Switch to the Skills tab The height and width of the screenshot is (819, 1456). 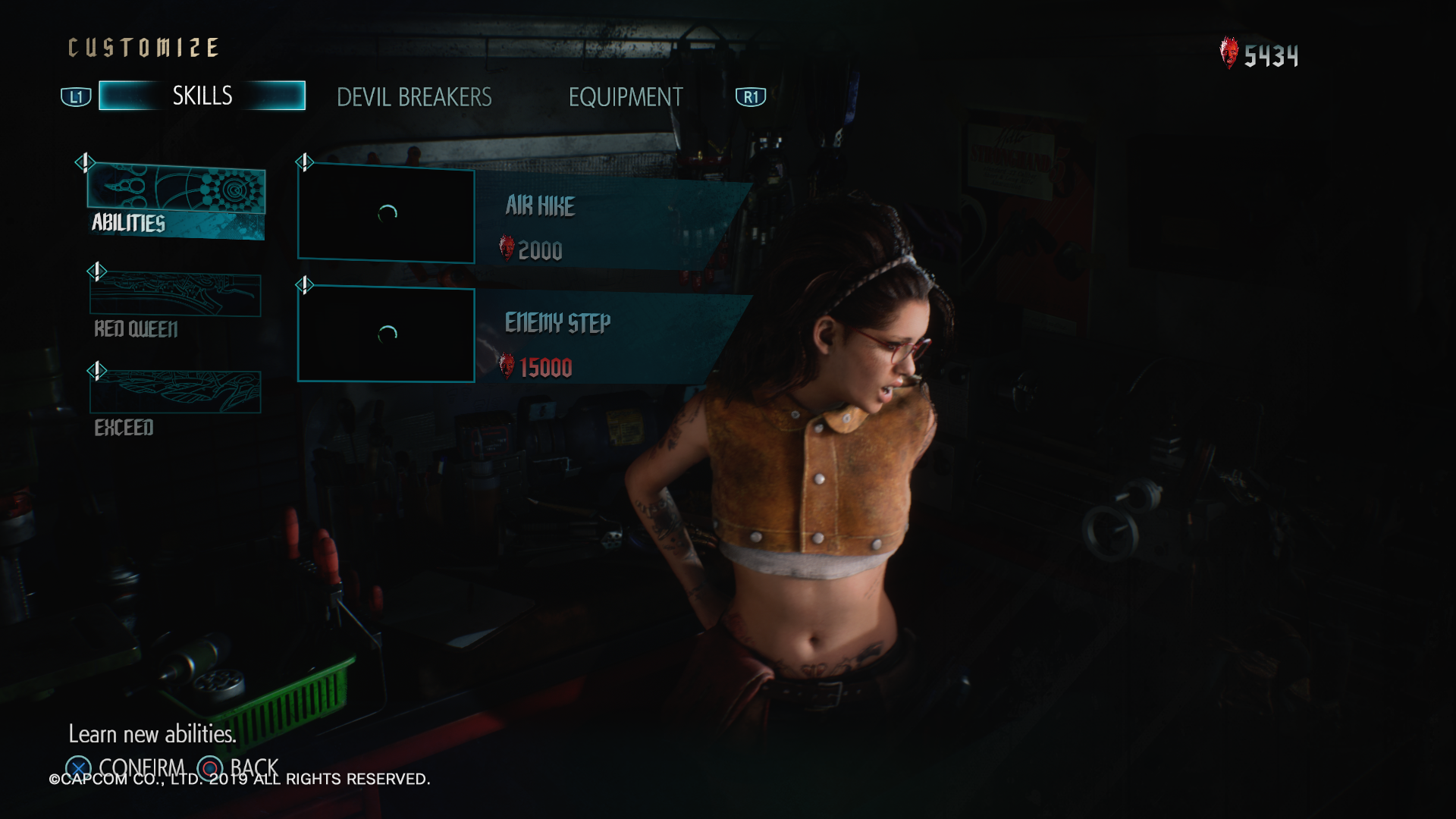tap(202, 96)
